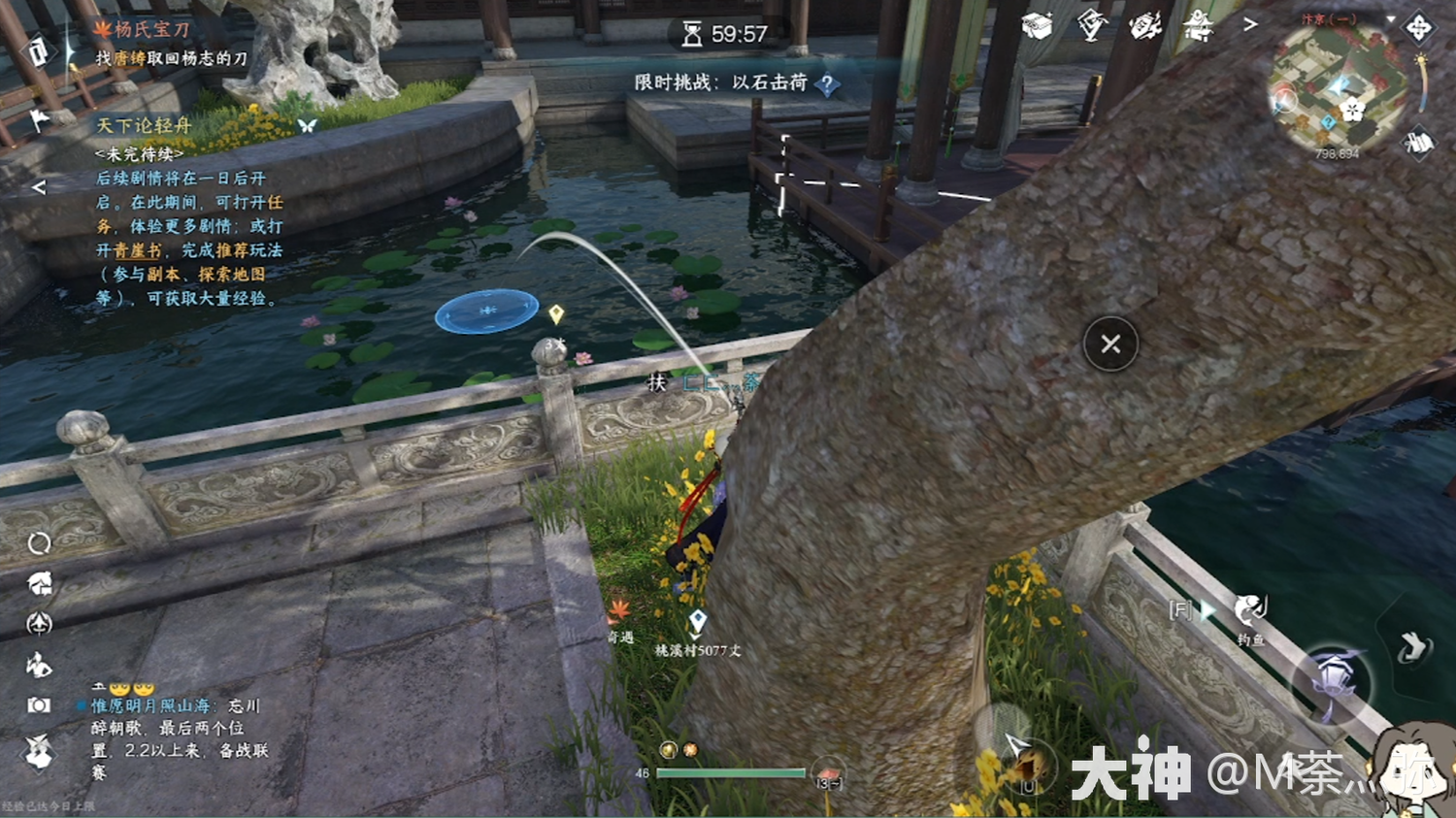Viewport: 1456px width, 818px height.
Task: Select the 钓鱼 fishing interaction
Action: pyautogui.click(x=1250, y=611)
